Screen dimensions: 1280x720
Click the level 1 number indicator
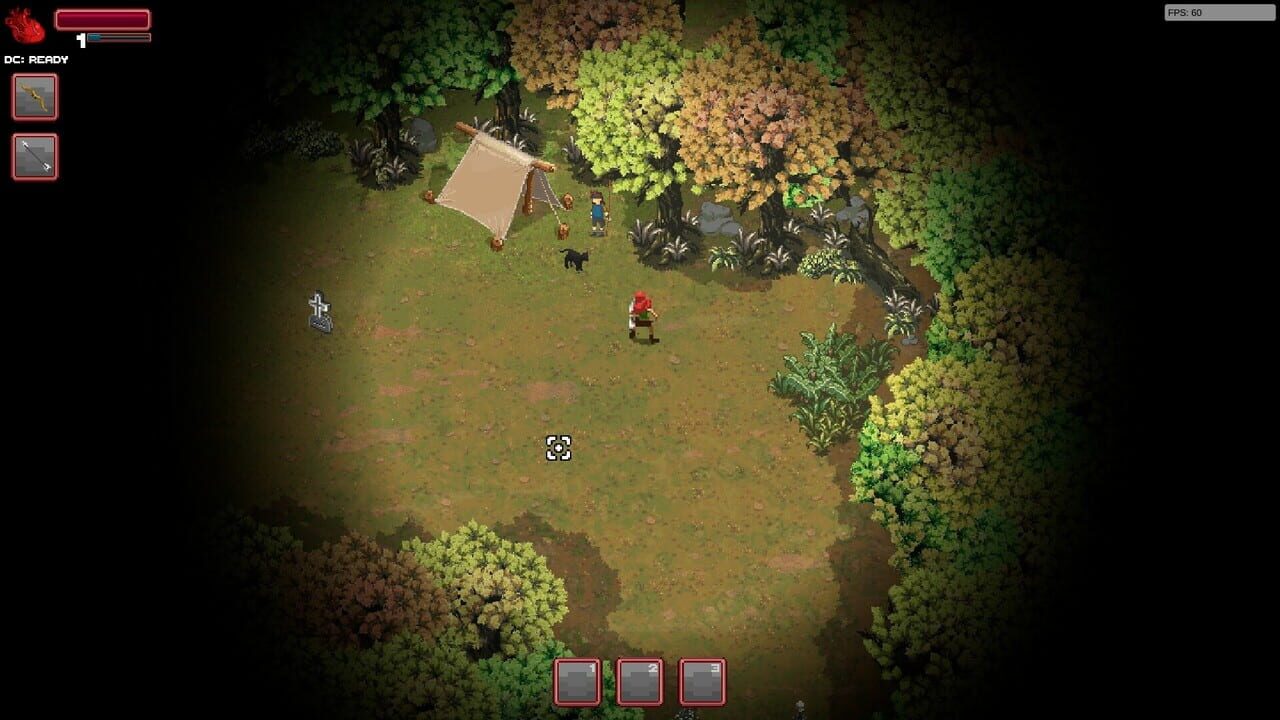[80, 38]
